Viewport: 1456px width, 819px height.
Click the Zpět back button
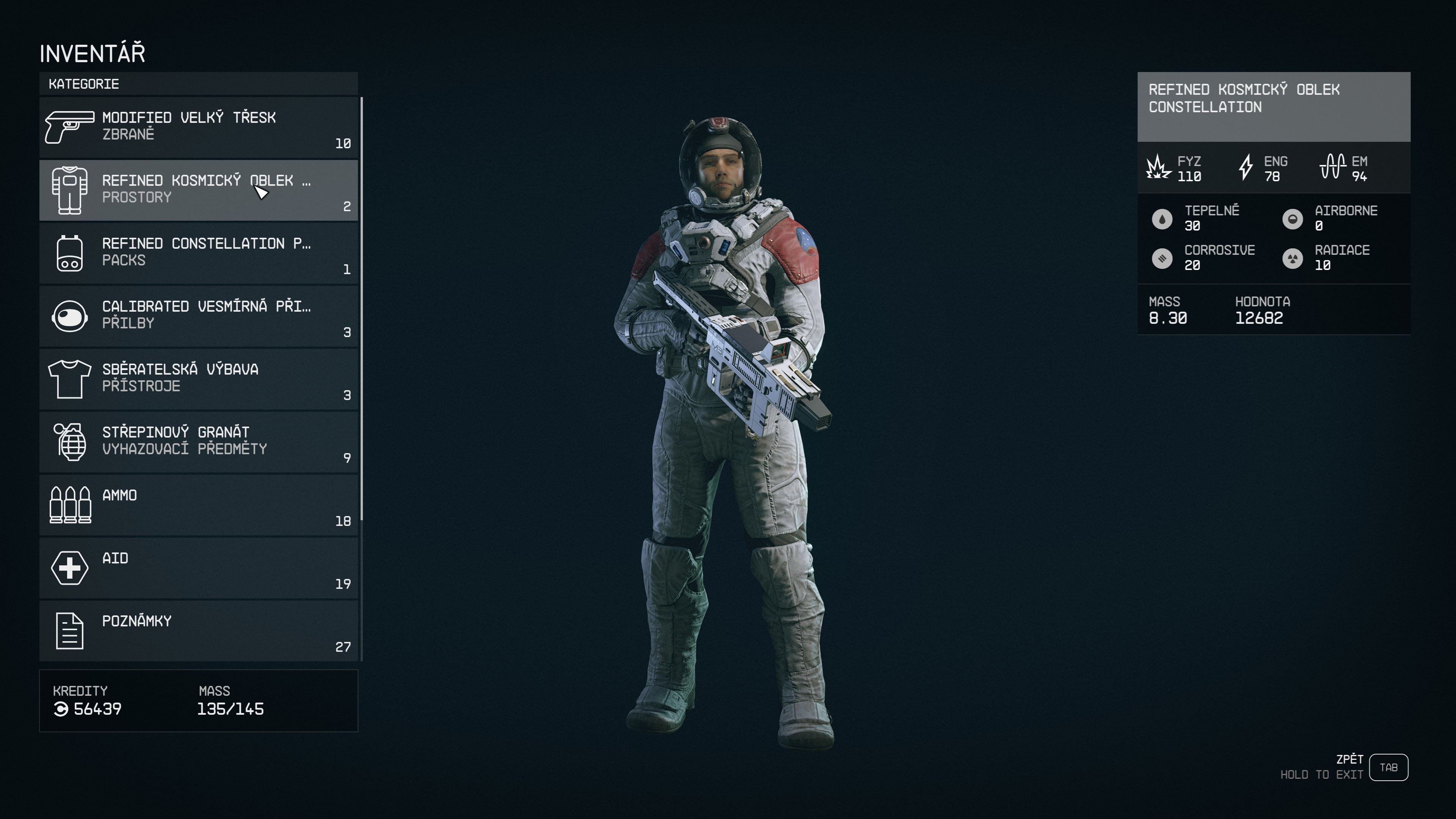(x=1388, y=767)
